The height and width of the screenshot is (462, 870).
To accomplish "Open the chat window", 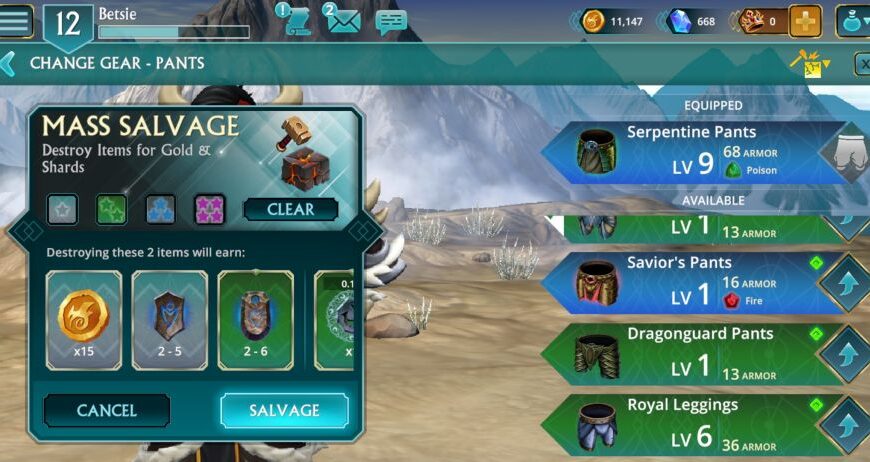I will click(391, 21).
